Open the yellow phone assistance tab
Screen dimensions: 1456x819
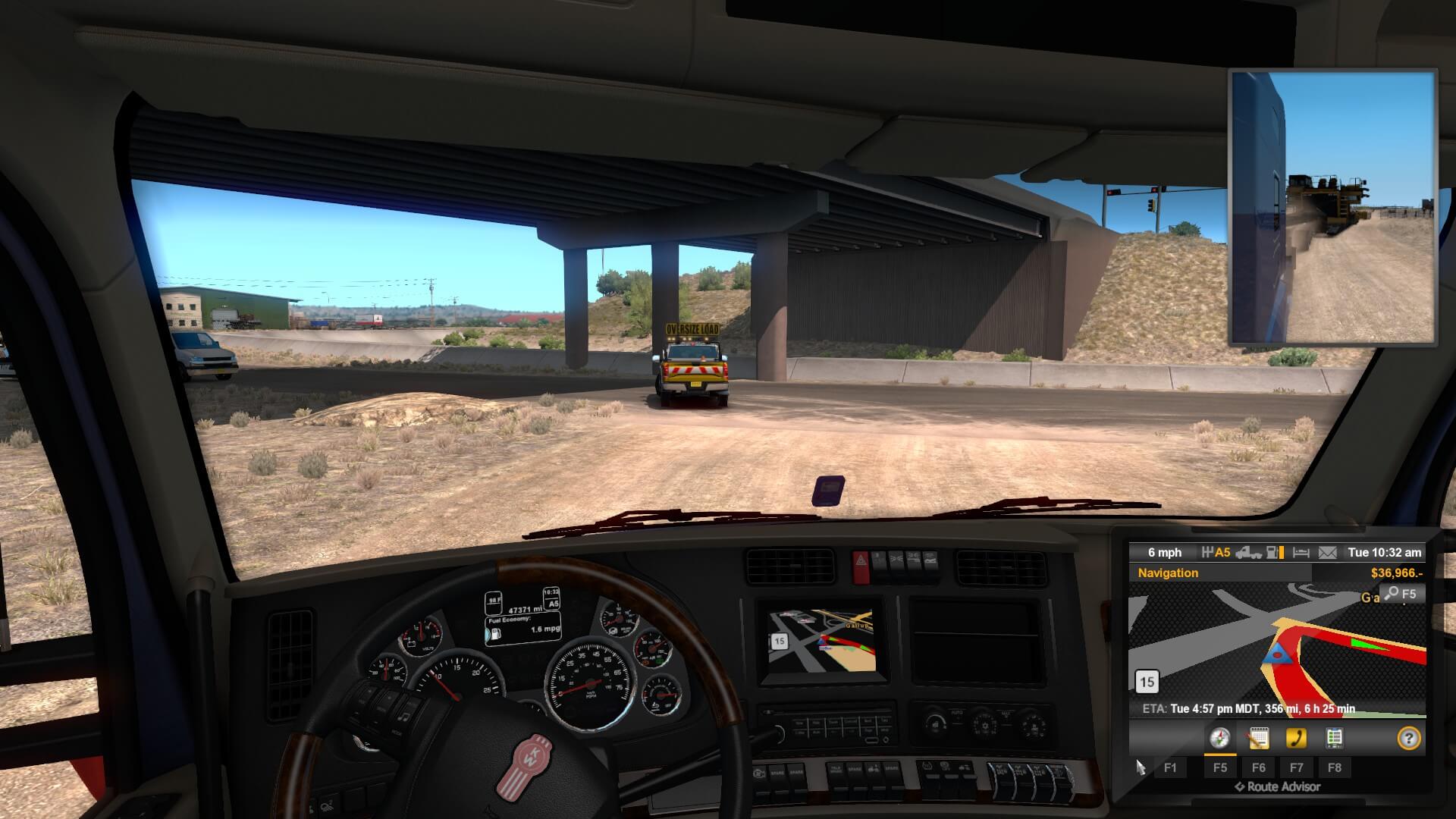click(x=1296, y=738)
